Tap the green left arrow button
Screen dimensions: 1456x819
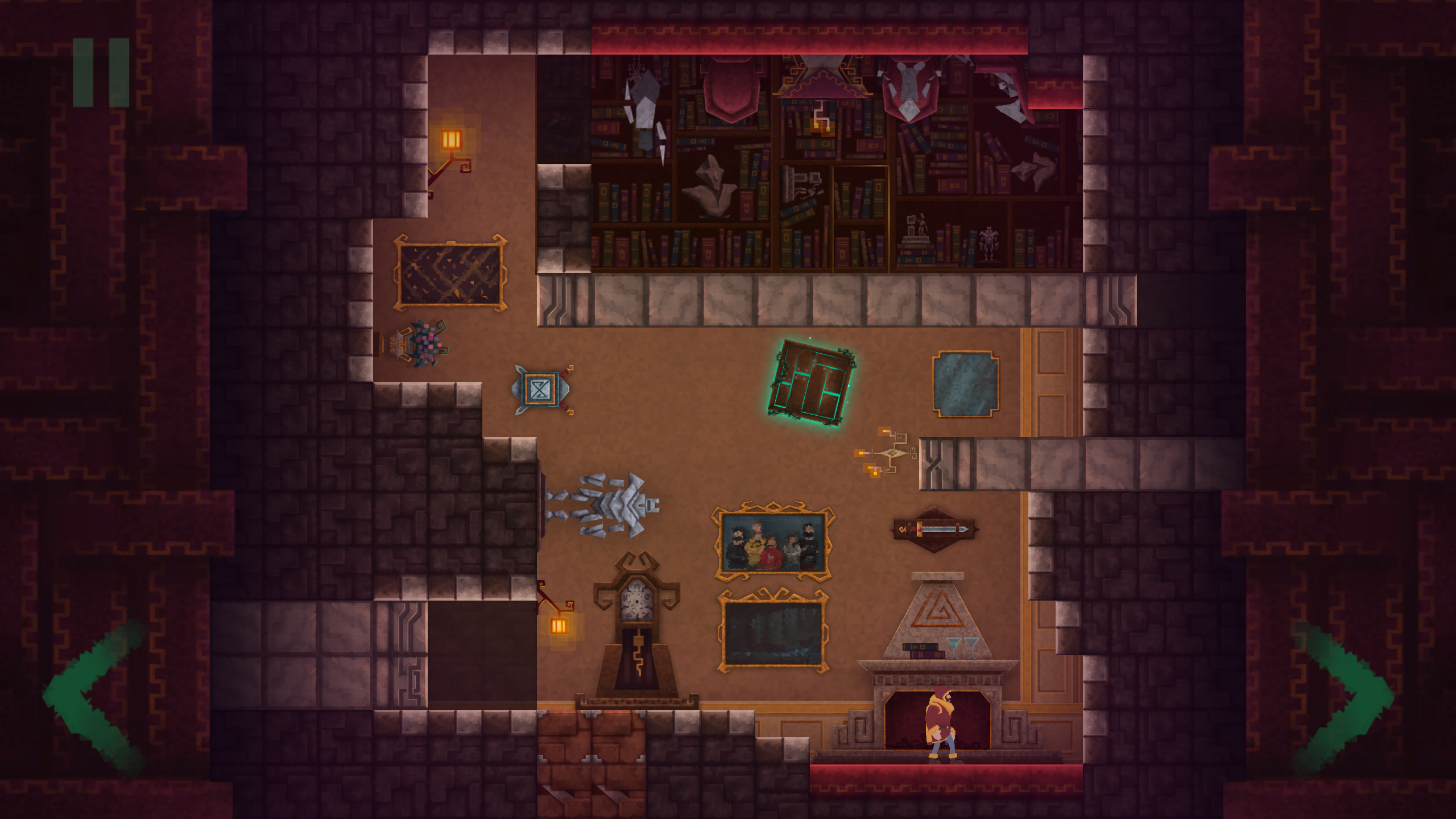(x=94, y=698)
